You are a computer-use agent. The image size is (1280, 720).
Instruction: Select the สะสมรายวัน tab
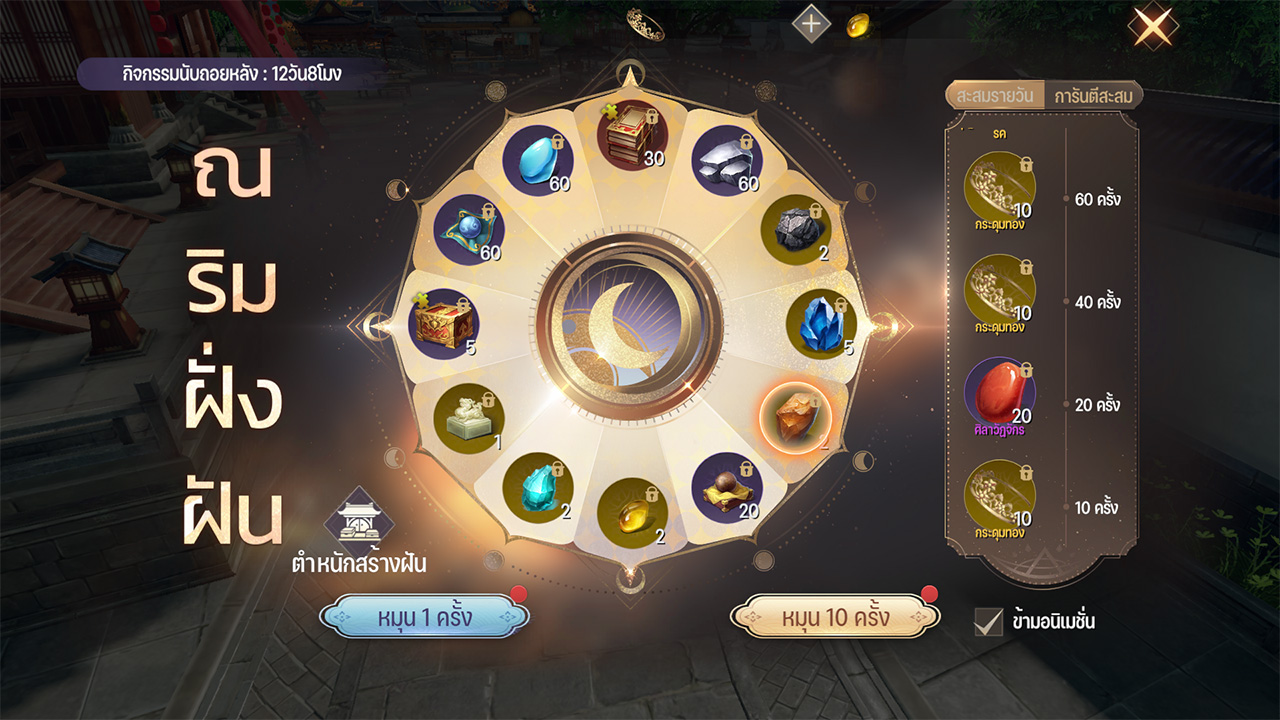pos(995,96)
